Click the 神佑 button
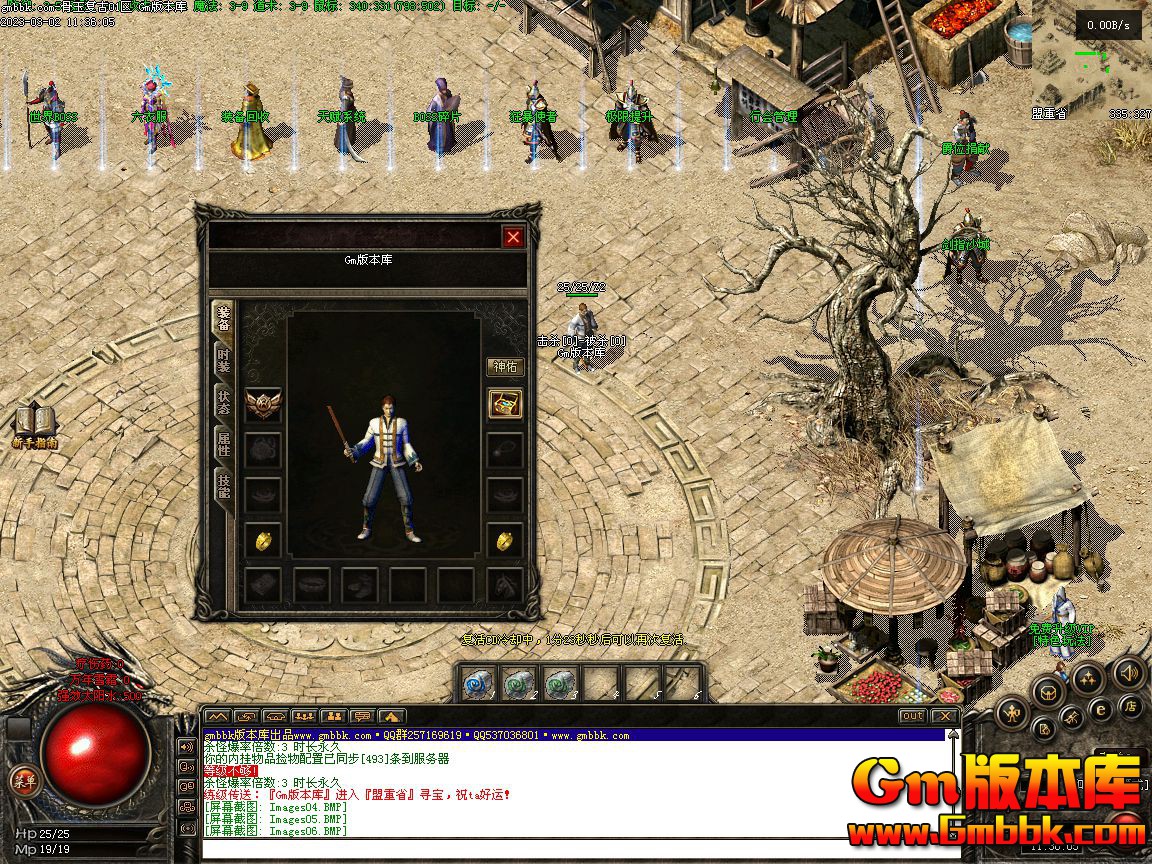Viewport: 1152px width, 864px height. pyautogui.click(x=505, y=367)
